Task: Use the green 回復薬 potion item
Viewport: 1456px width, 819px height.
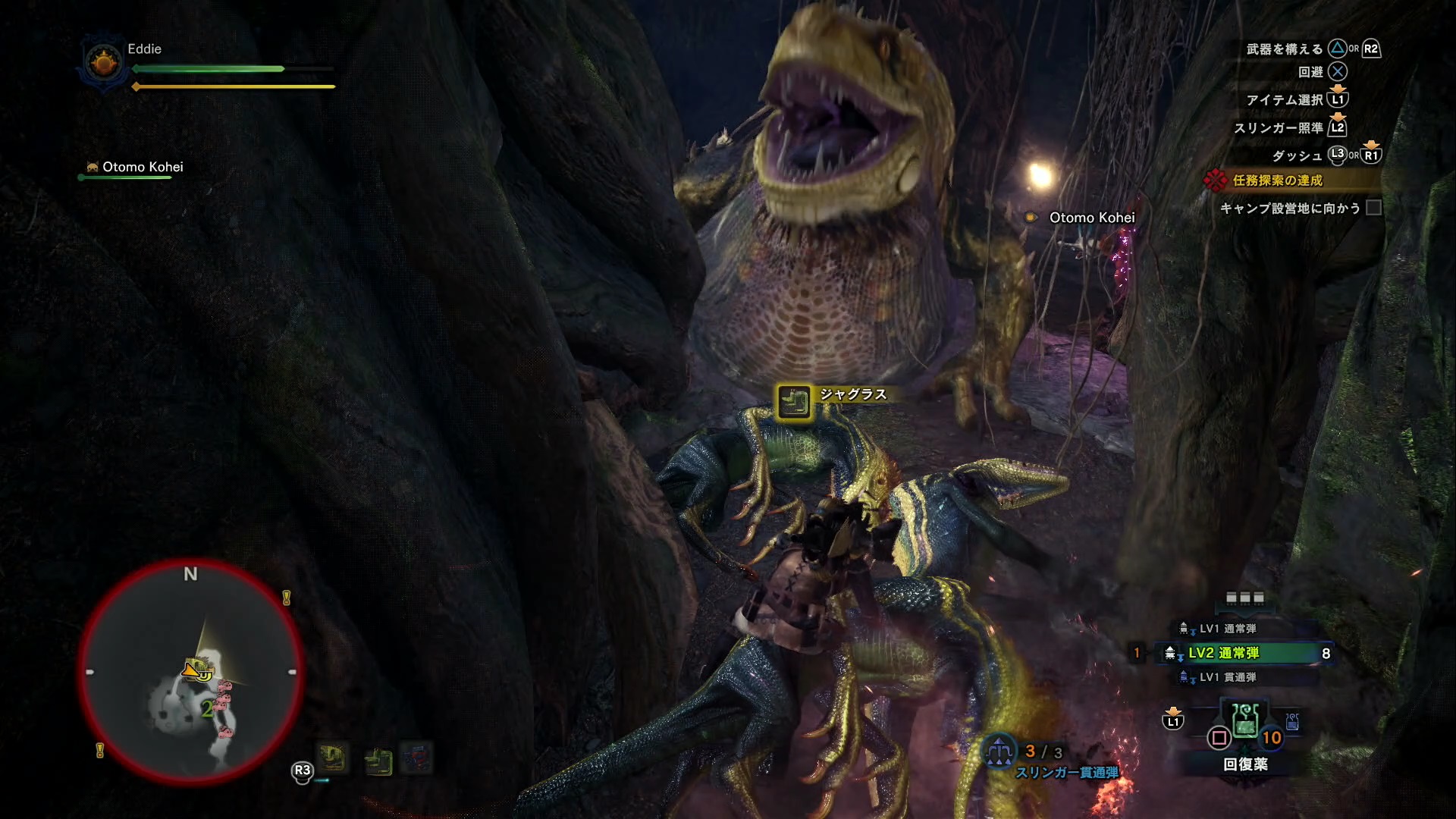Action: 1245,721
